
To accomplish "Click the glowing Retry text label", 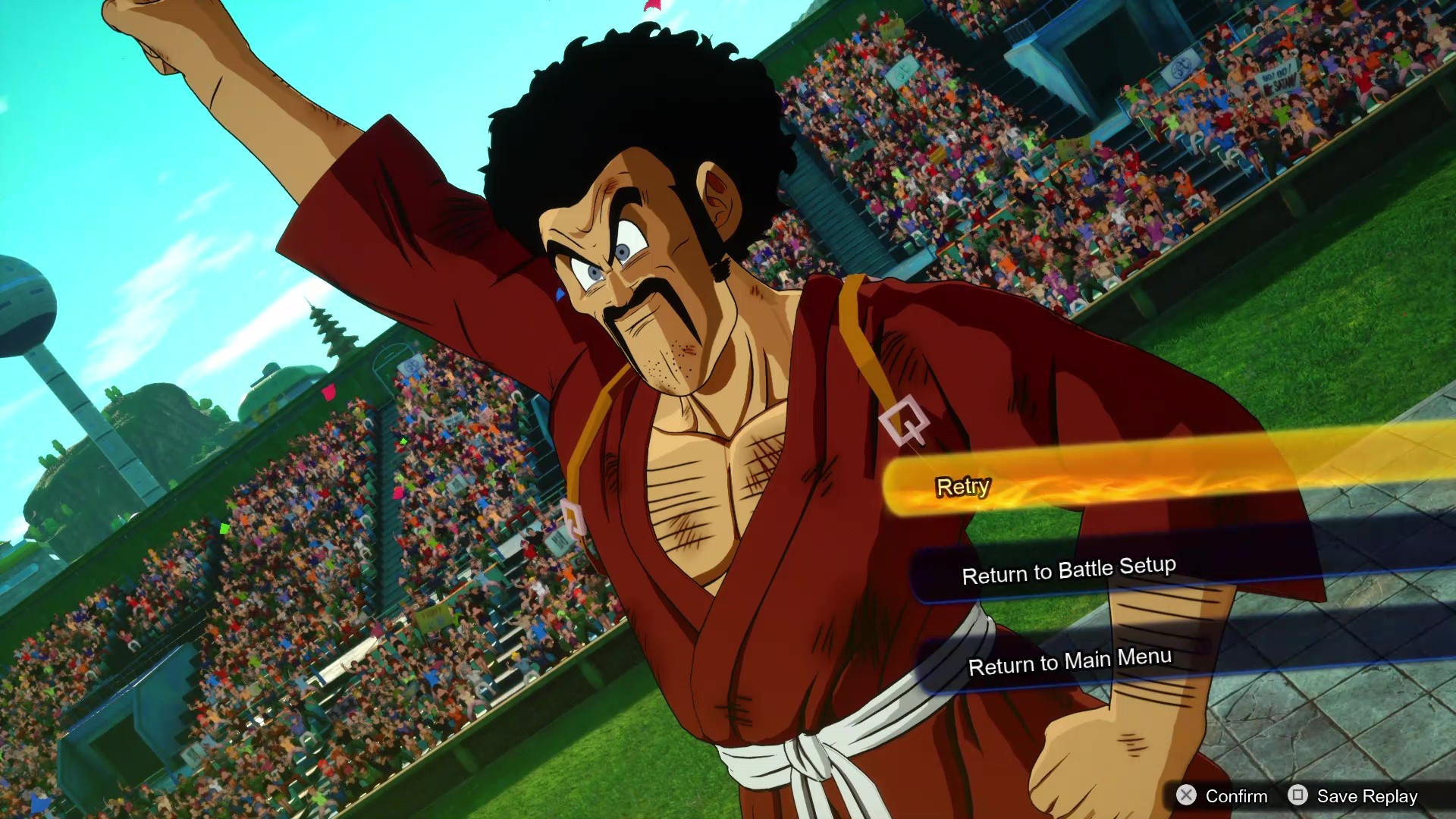I will click(963, 487).
